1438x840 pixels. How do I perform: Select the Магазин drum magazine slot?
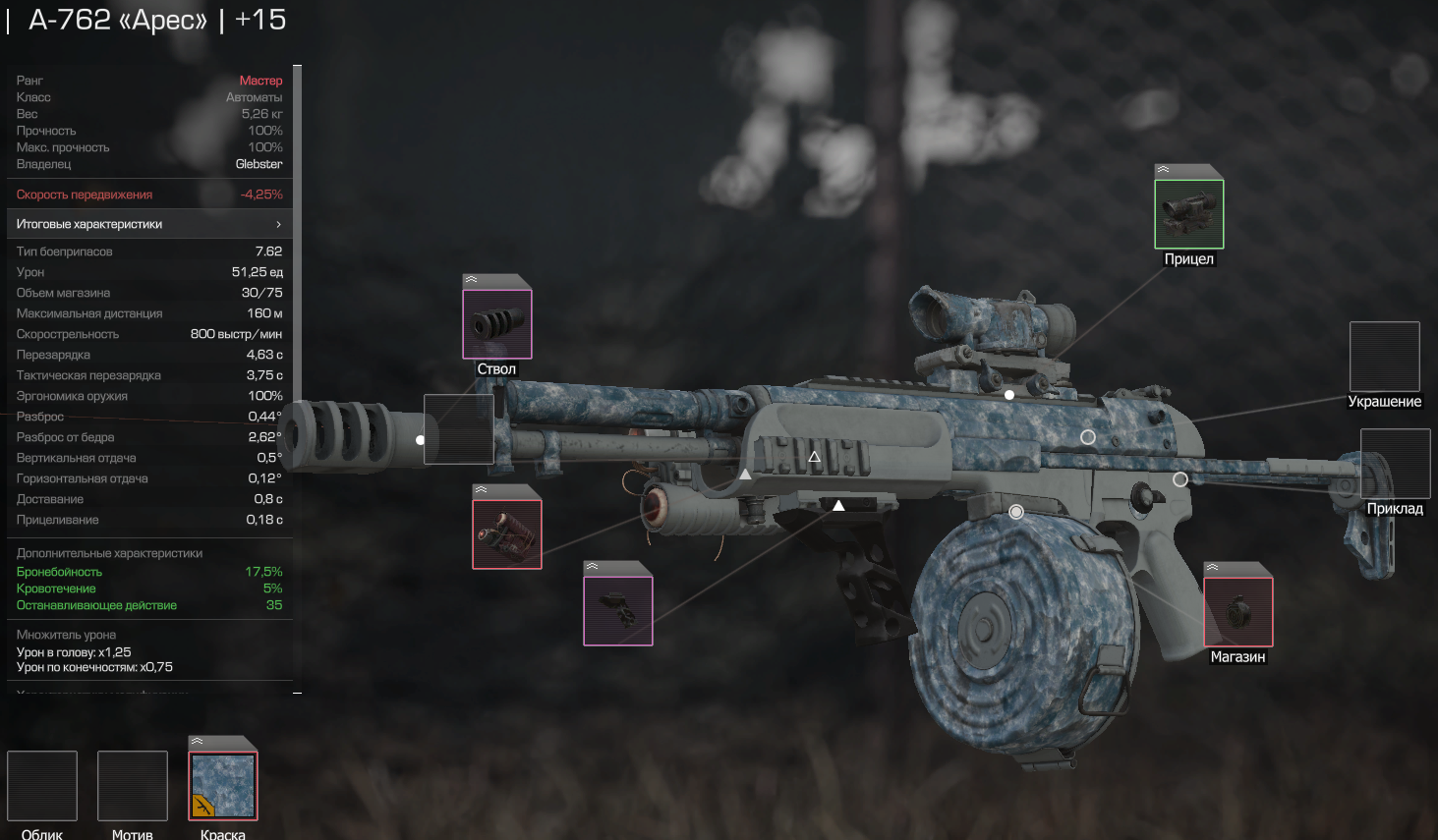pos(1237,612)
